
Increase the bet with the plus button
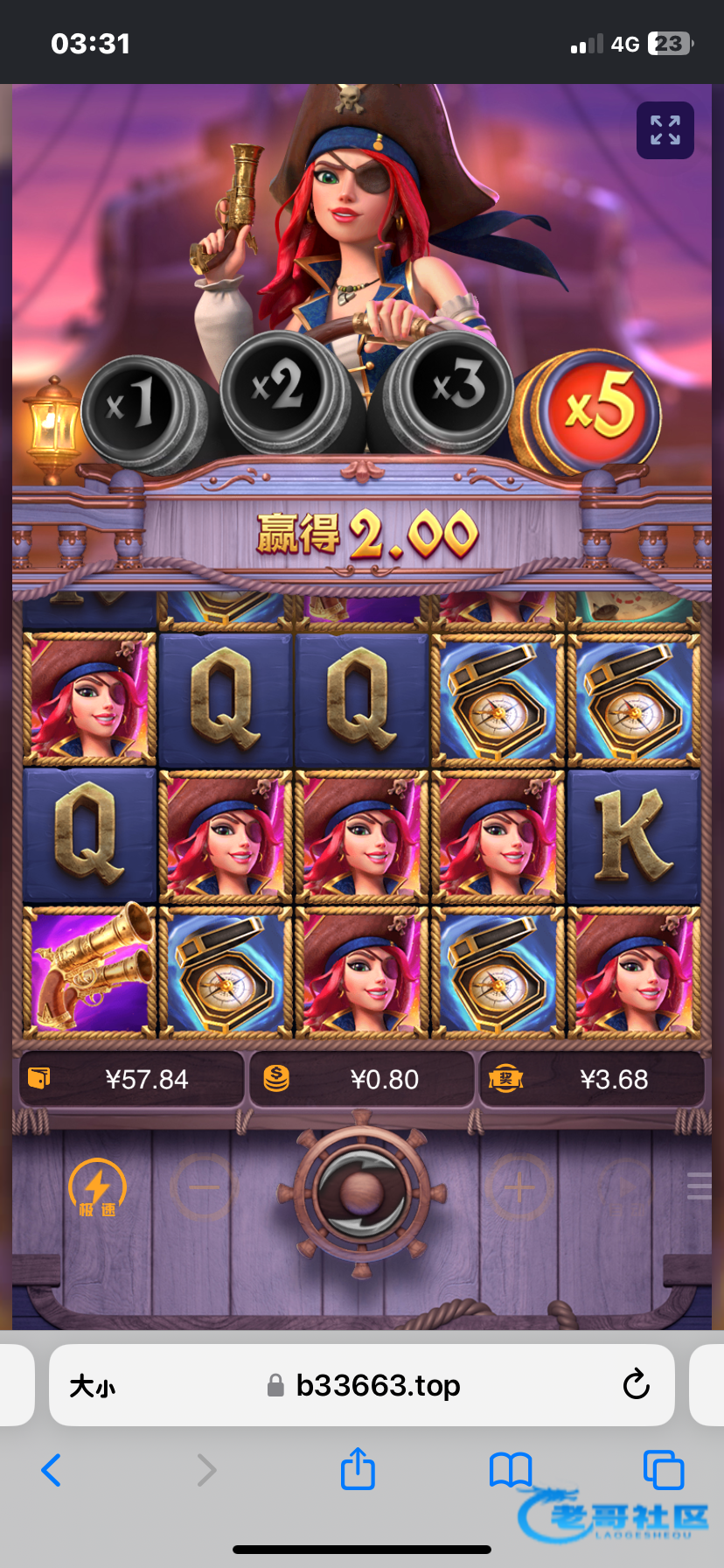[x=519, y=1187]
